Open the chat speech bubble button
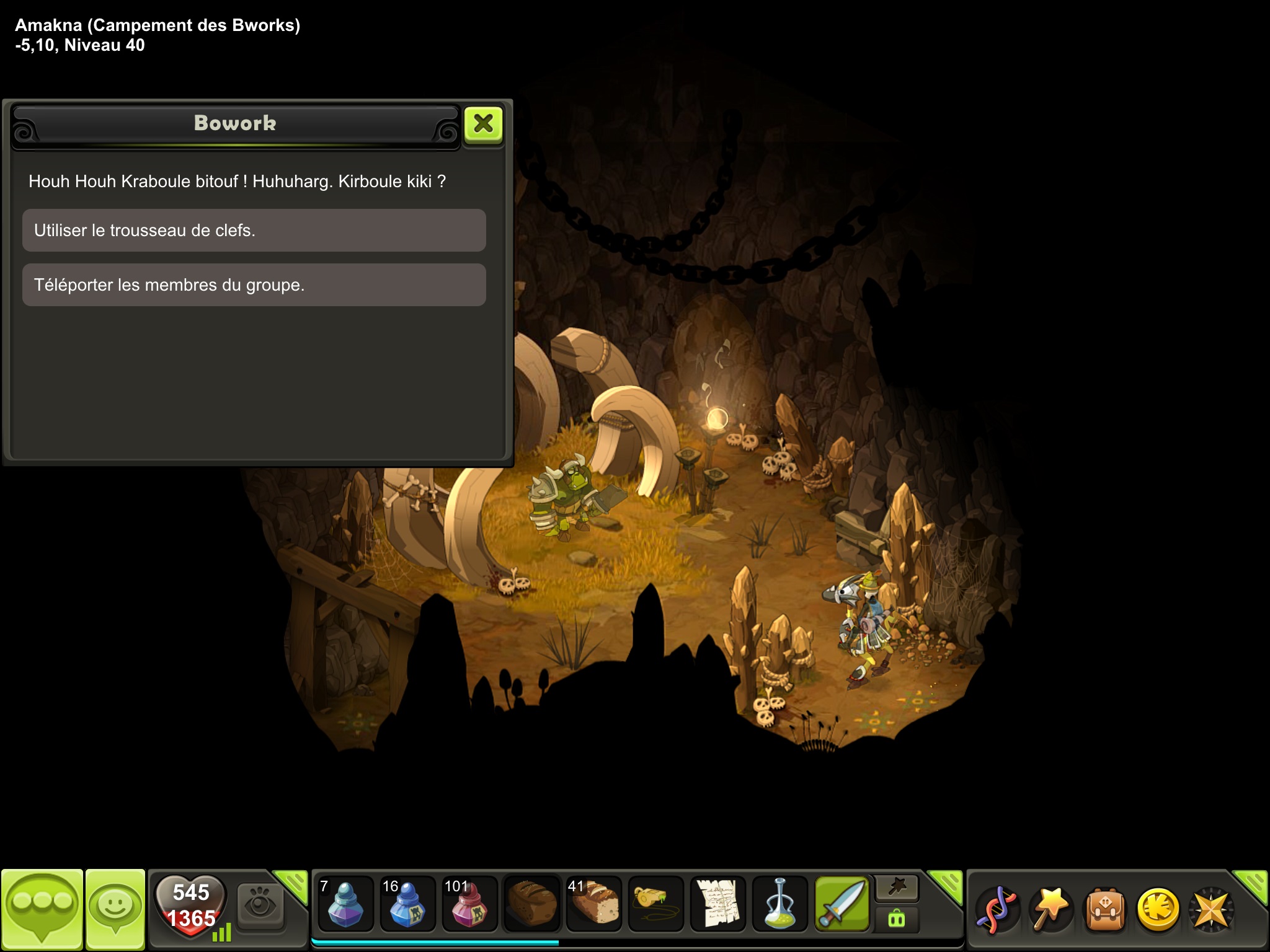 (42, 907)
